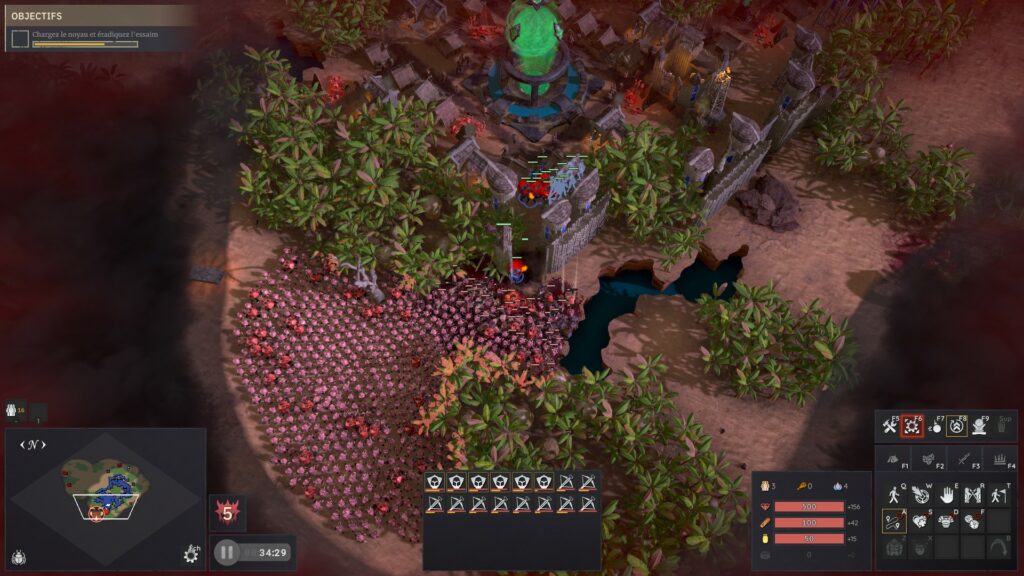Rotate the minimap compass right
This screenshot has height=576, width=1024.
click(44, 444)
